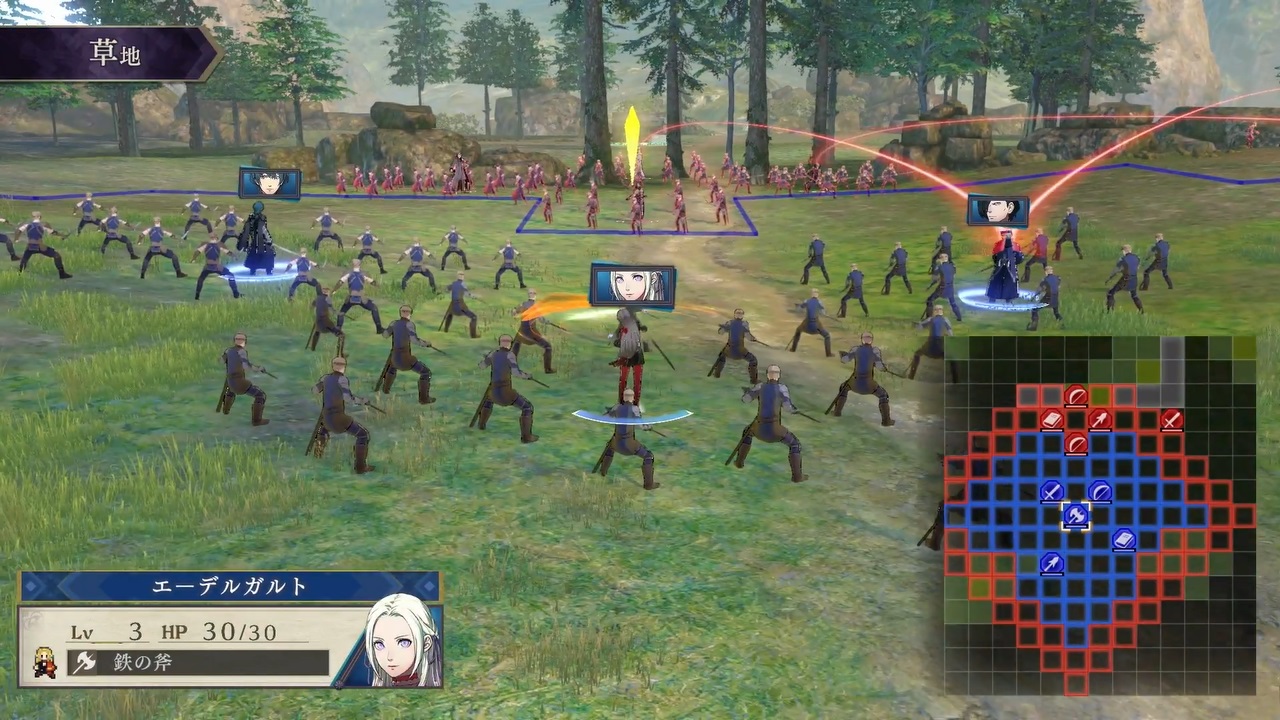Select Edelgard's portrait tag above her unit
Screen dimensions: 1280x720
[632, 285]
